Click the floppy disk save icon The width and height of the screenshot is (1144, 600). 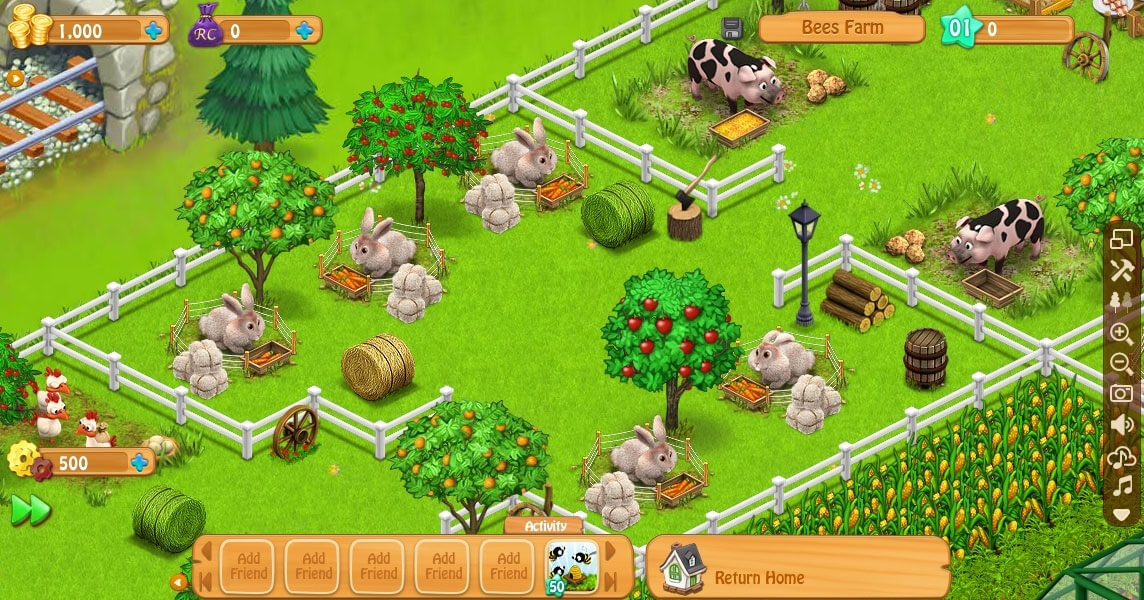pyautogui.click(x=732, y=28)
